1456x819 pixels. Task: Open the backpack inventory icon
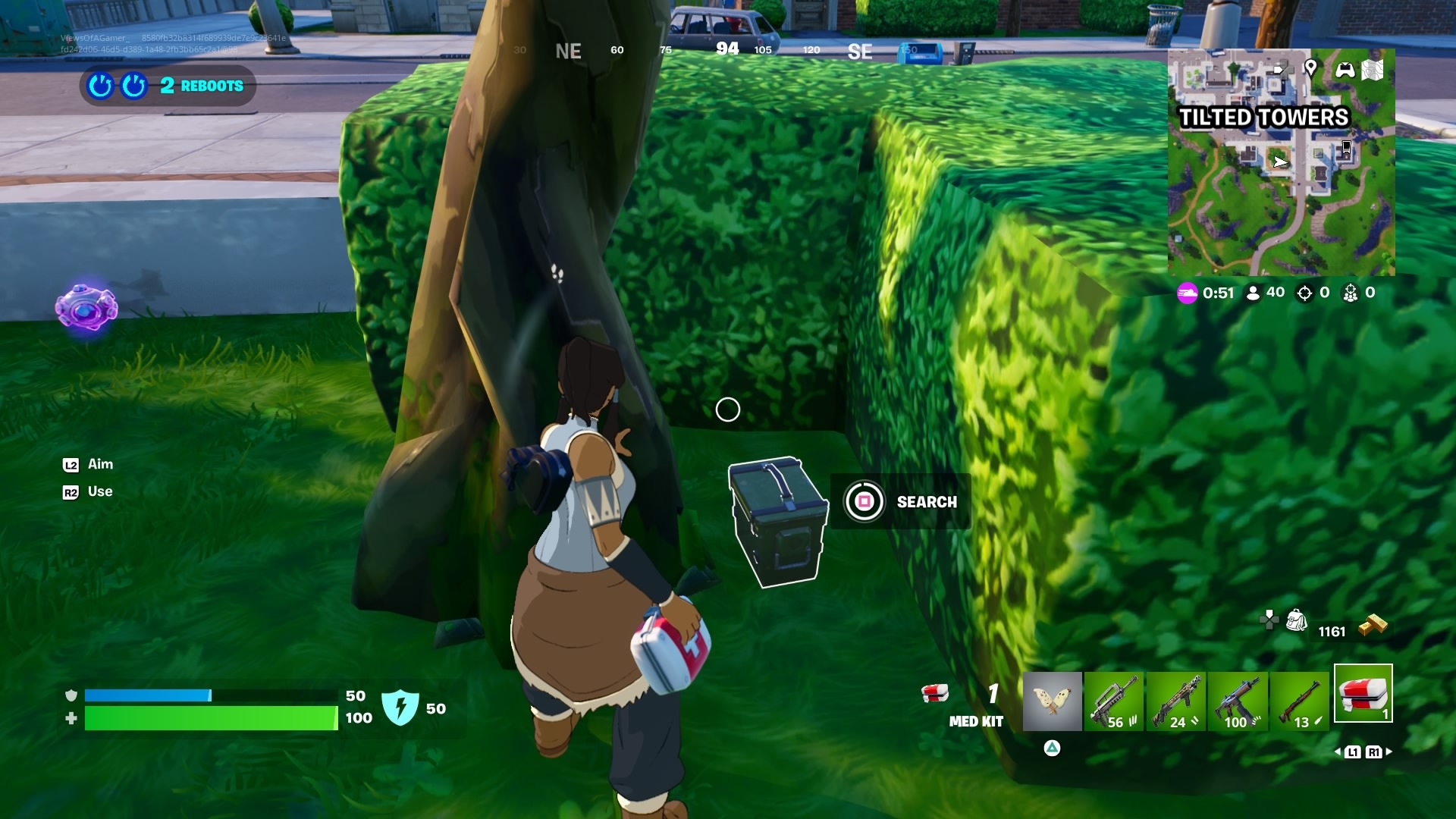1296,620
